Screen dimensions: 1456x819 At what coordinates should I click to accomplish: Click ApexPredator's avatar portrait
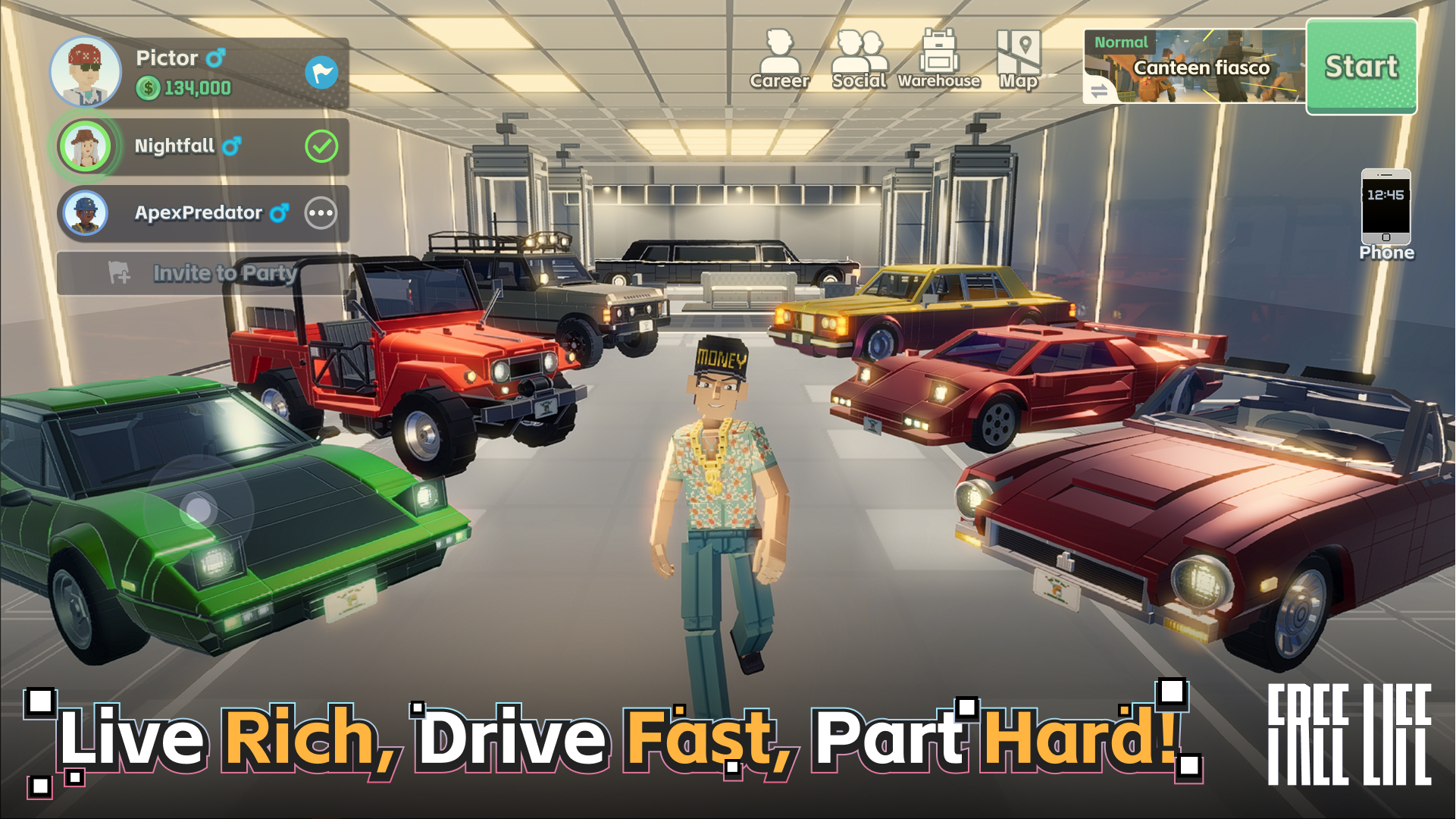click(x=86, y=213)
